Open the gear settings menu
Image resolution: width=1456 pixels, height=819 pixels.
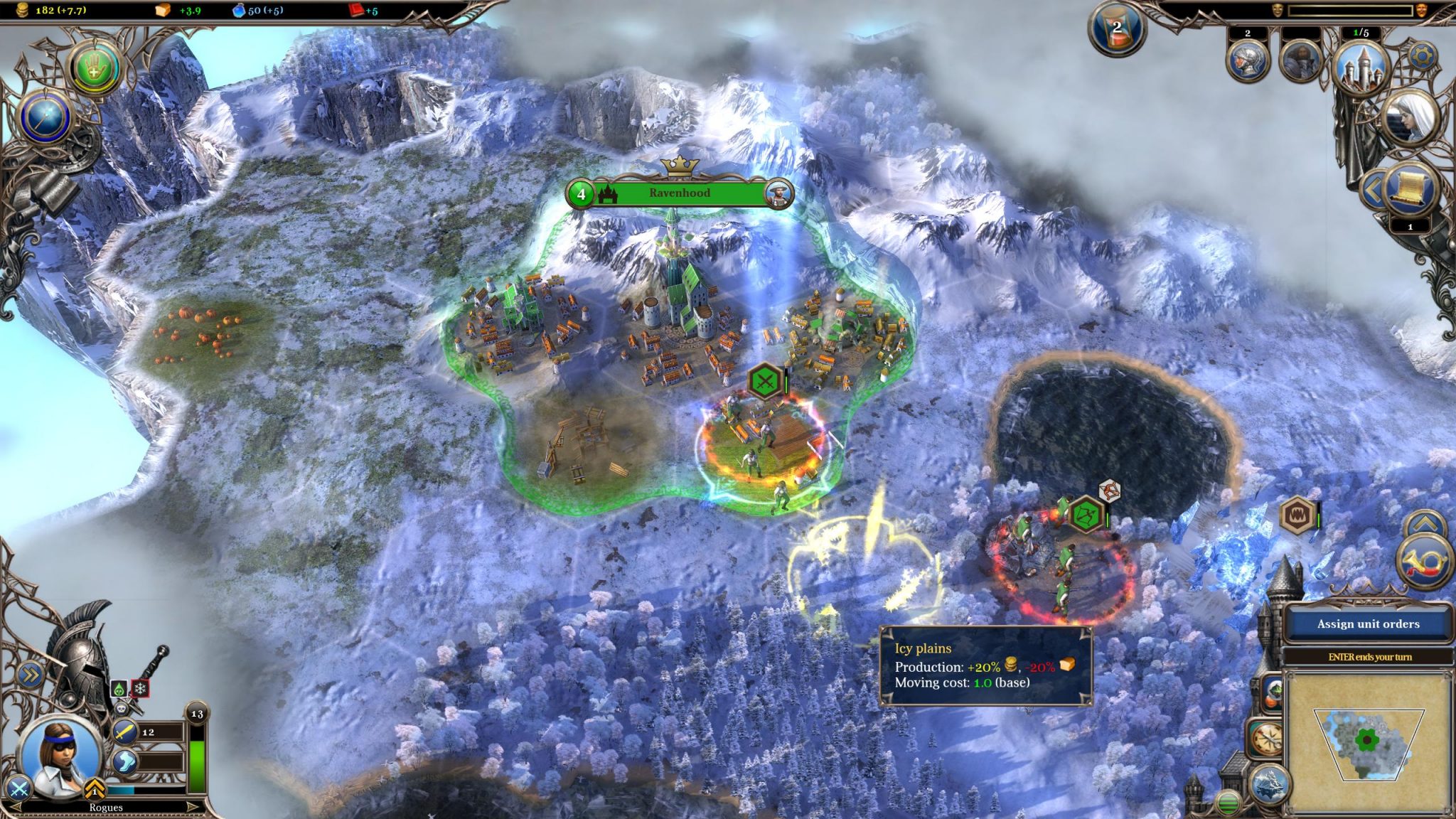pos(1423,55)
